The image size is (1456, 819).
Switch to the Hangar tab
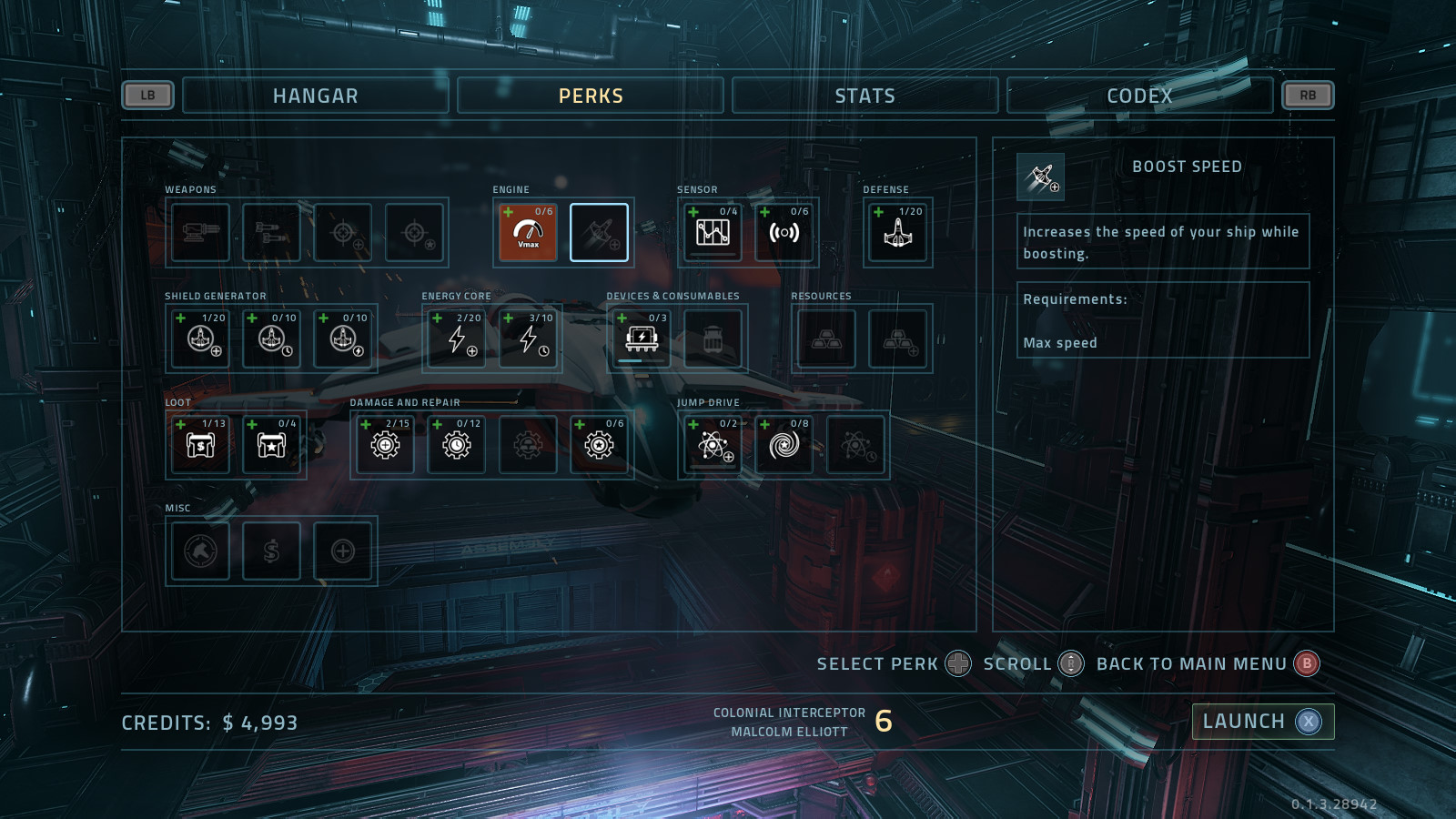pos(315,96)
